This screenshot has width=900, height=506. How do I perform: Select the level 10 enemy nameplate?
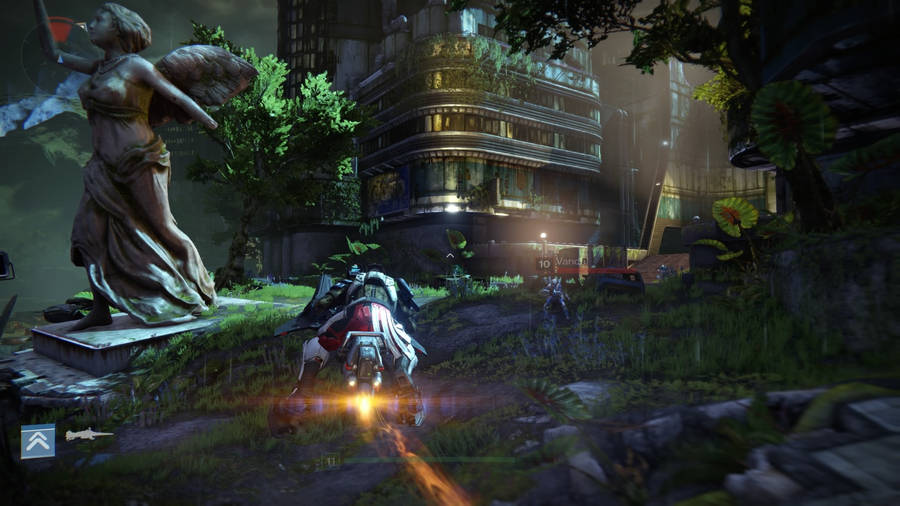565,263
